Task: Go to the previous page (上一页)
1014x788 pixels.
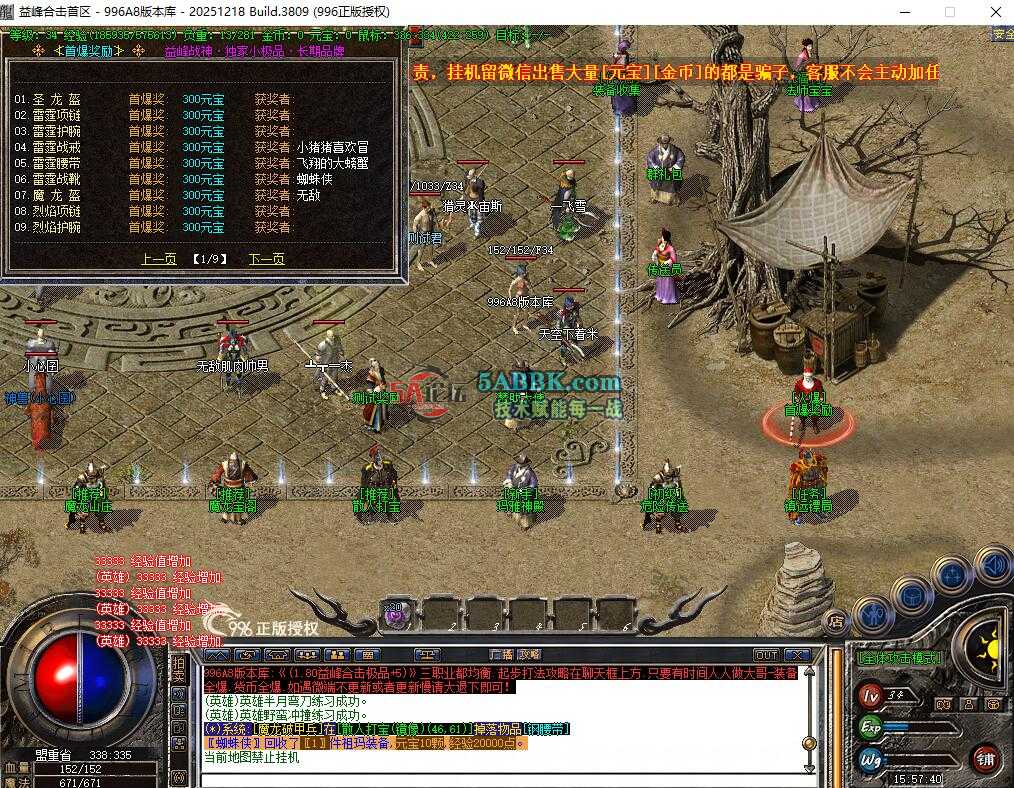Action: 159,259
